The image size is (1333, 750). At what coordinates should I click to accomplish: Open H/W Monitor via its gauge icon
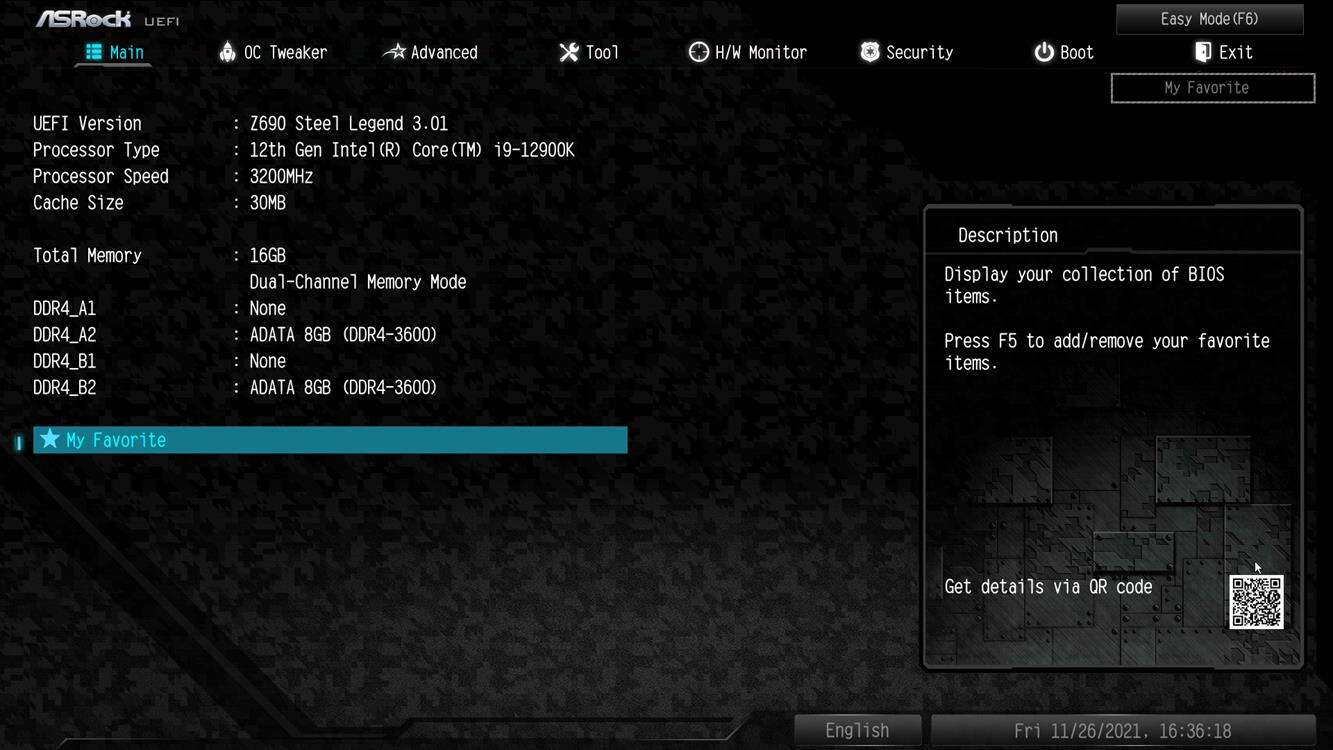[x=697, y=51]
